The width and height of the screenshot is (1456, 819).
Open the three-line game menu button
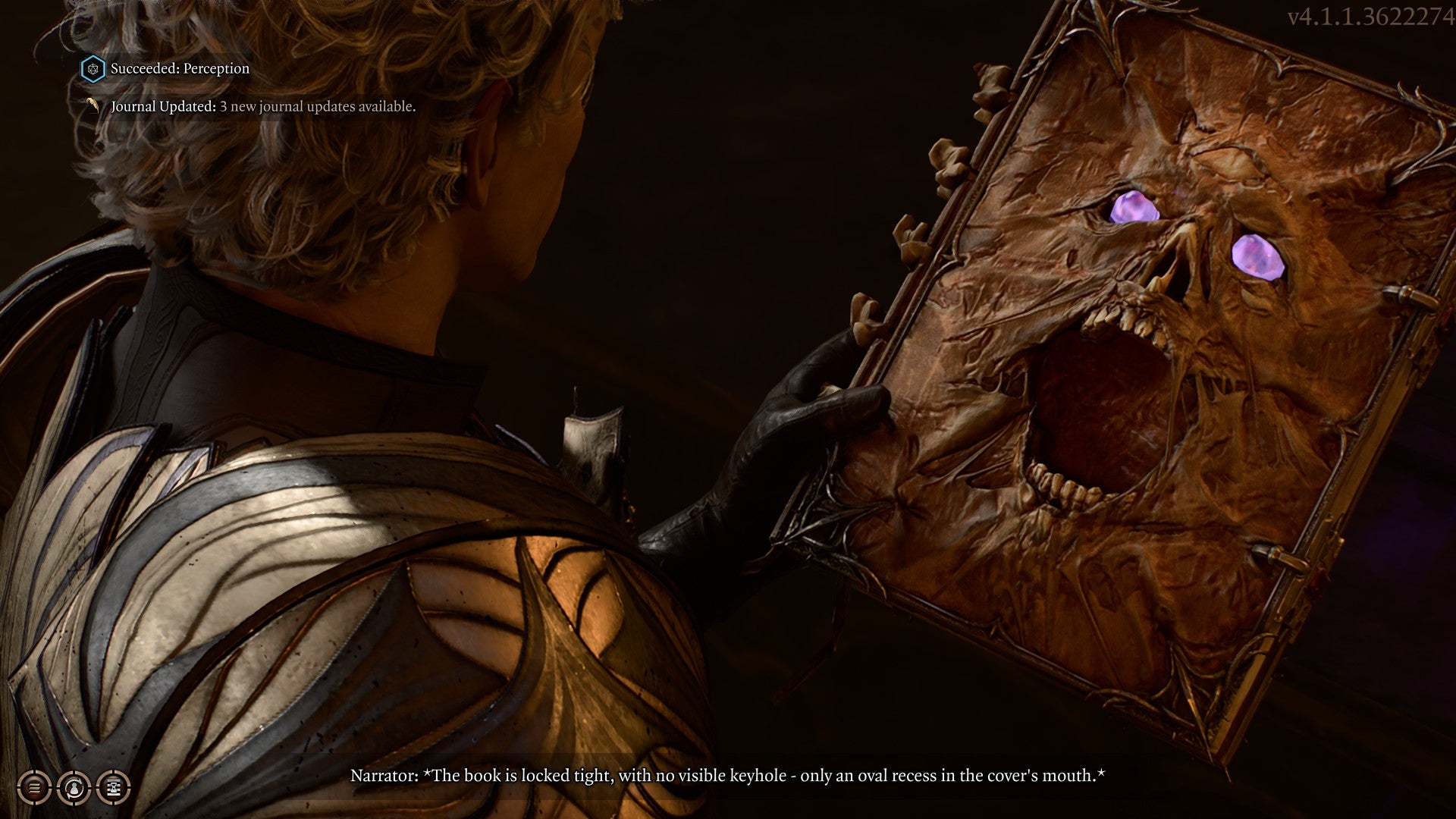point(34,788)
